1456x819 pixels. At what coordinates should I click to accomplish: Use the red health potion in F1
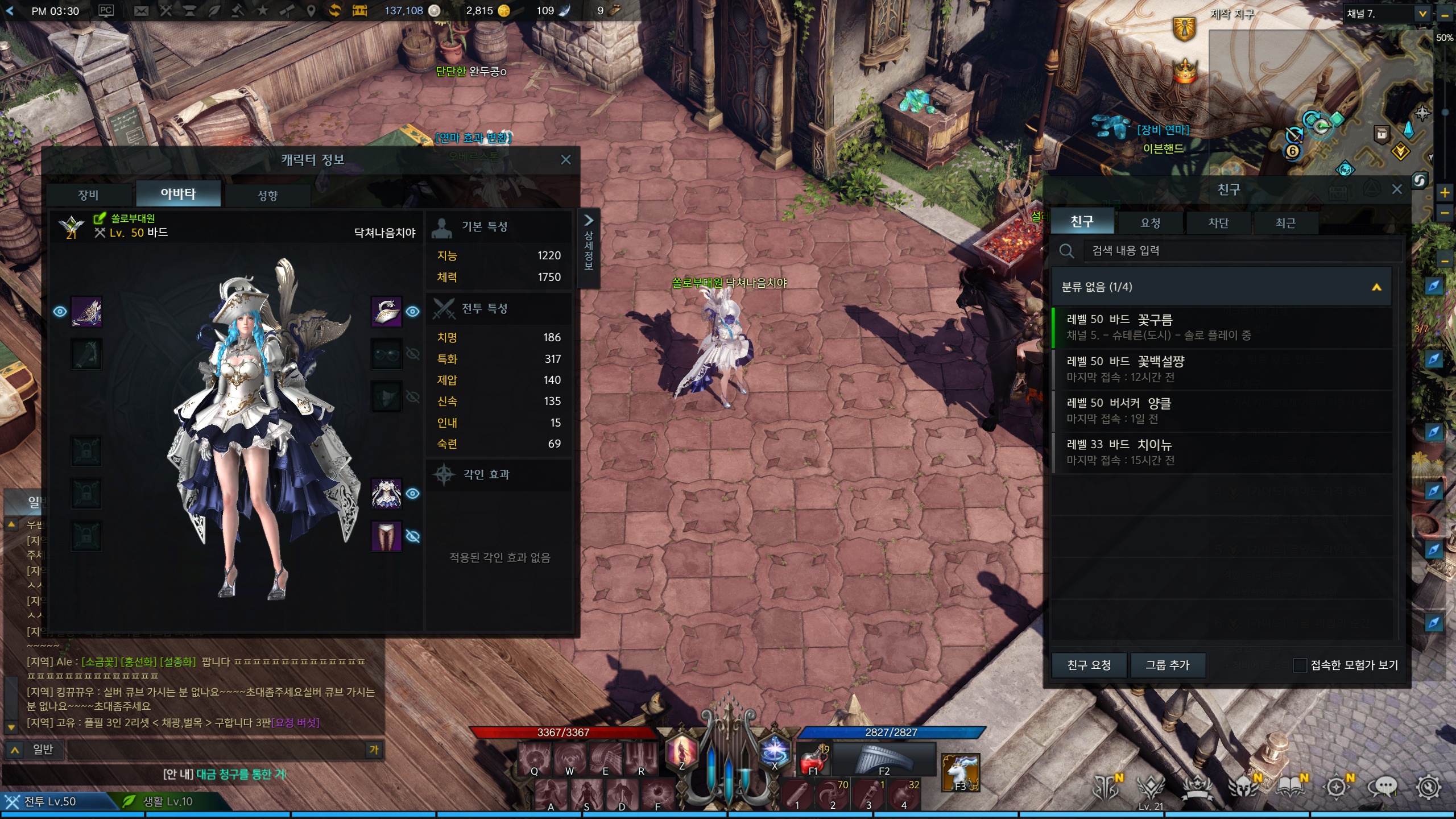click(812, 761)
